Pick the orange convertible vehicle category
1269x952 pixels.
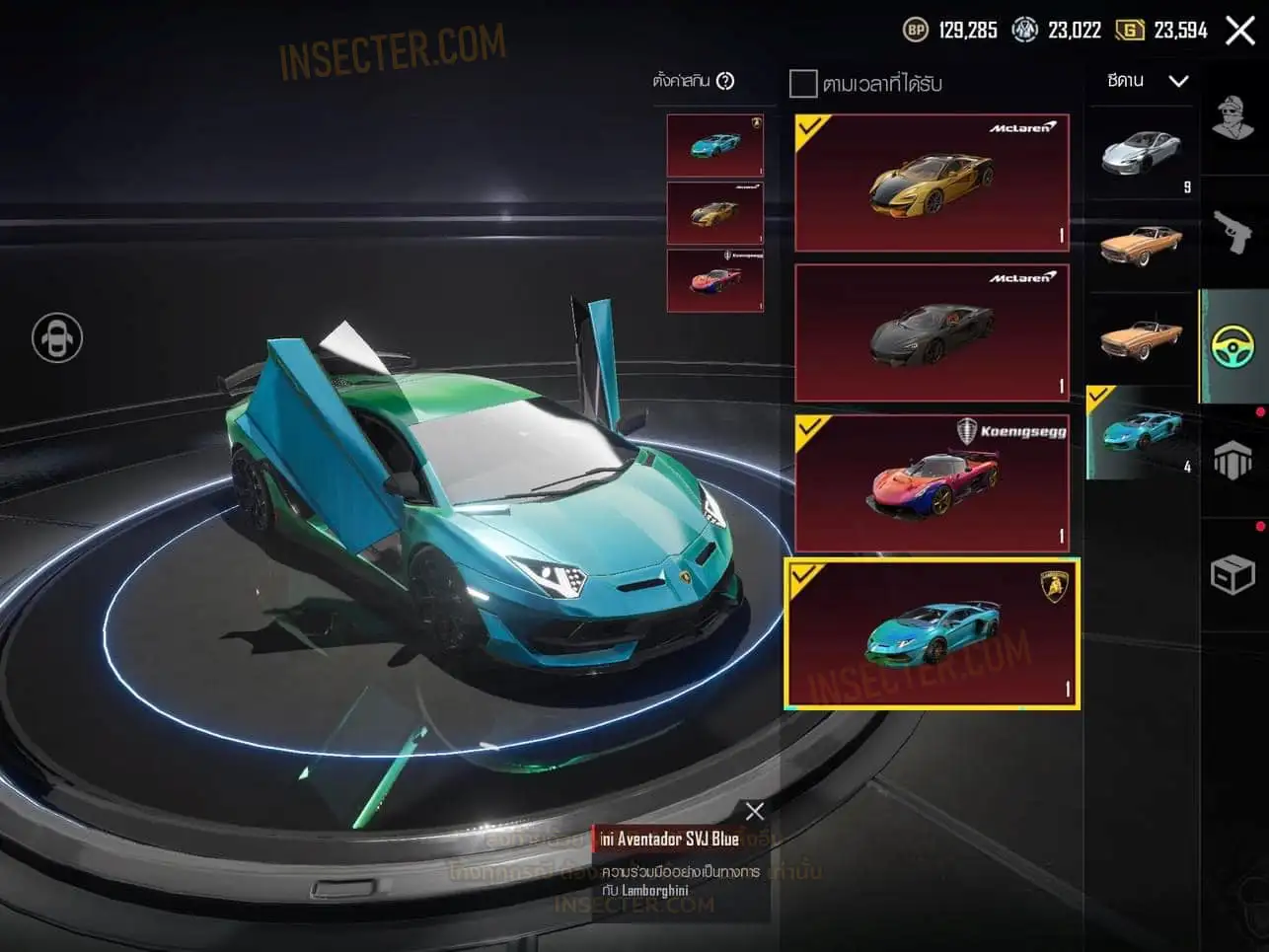(1142, 338)
